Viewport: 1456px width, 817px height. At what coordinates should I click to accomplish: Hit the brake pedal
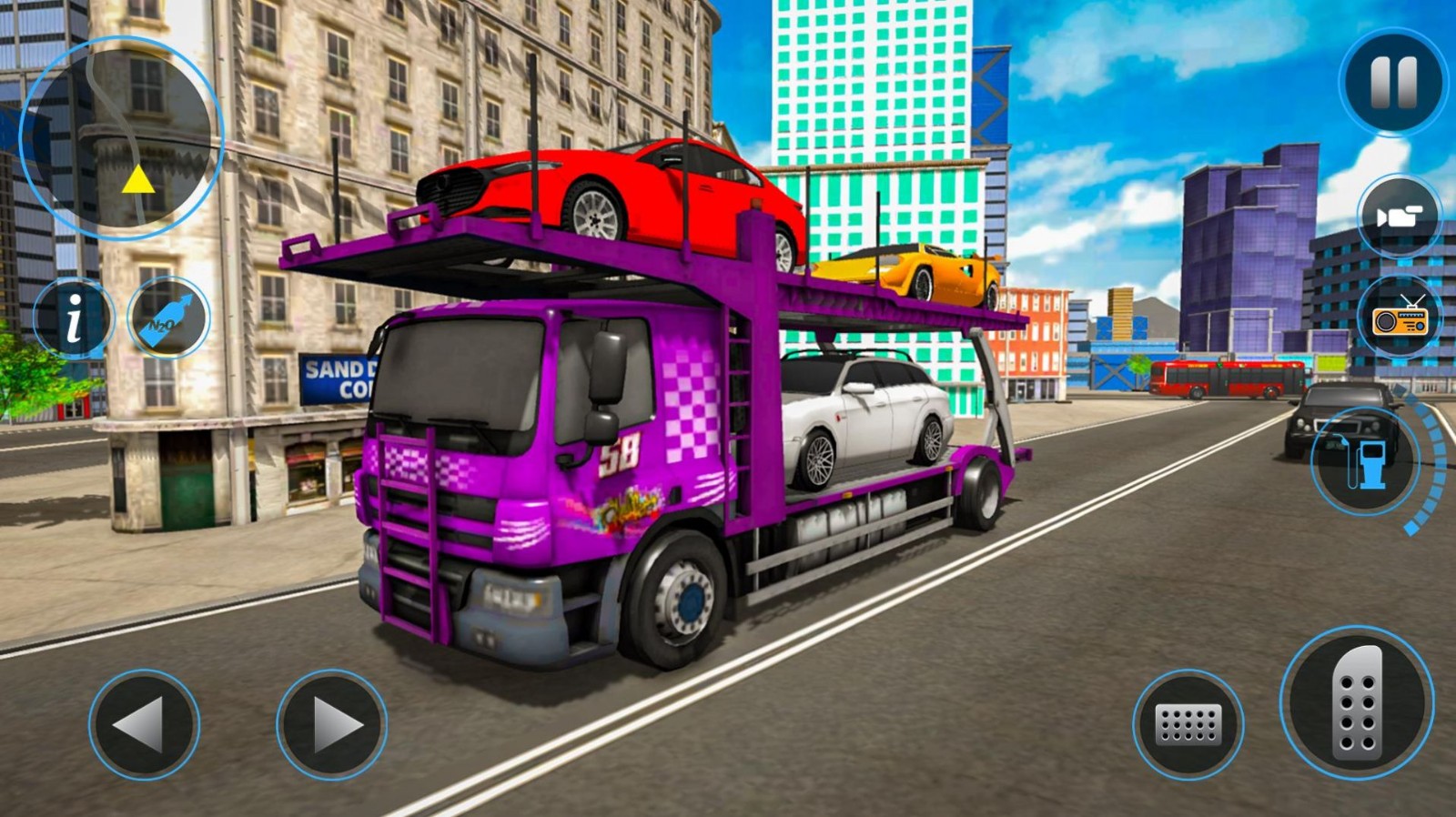coord(1188,724)
